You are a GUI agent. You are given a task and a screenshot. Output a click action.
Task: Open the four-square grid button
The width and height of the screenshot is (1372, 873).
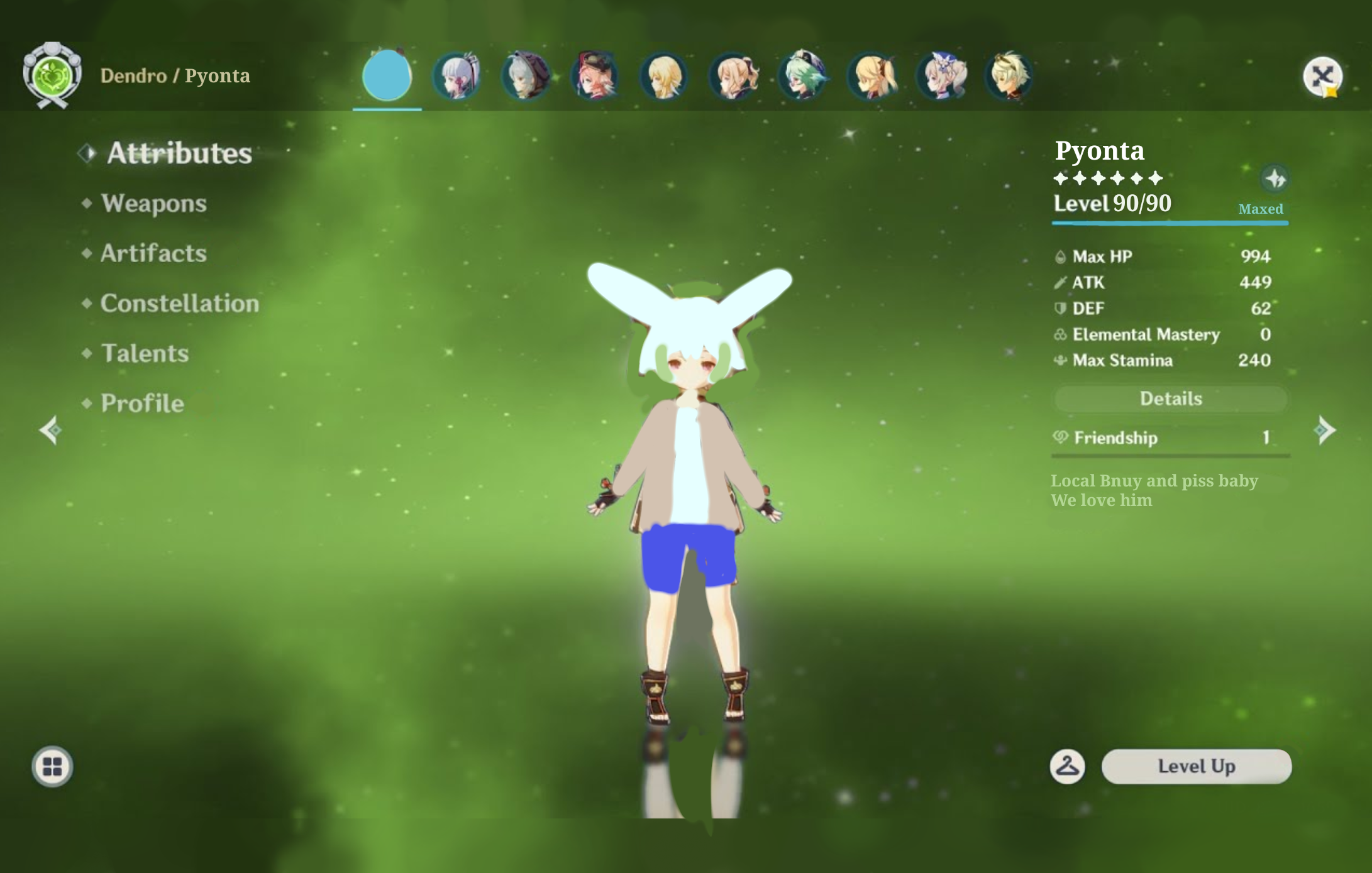tap(52, 766)
